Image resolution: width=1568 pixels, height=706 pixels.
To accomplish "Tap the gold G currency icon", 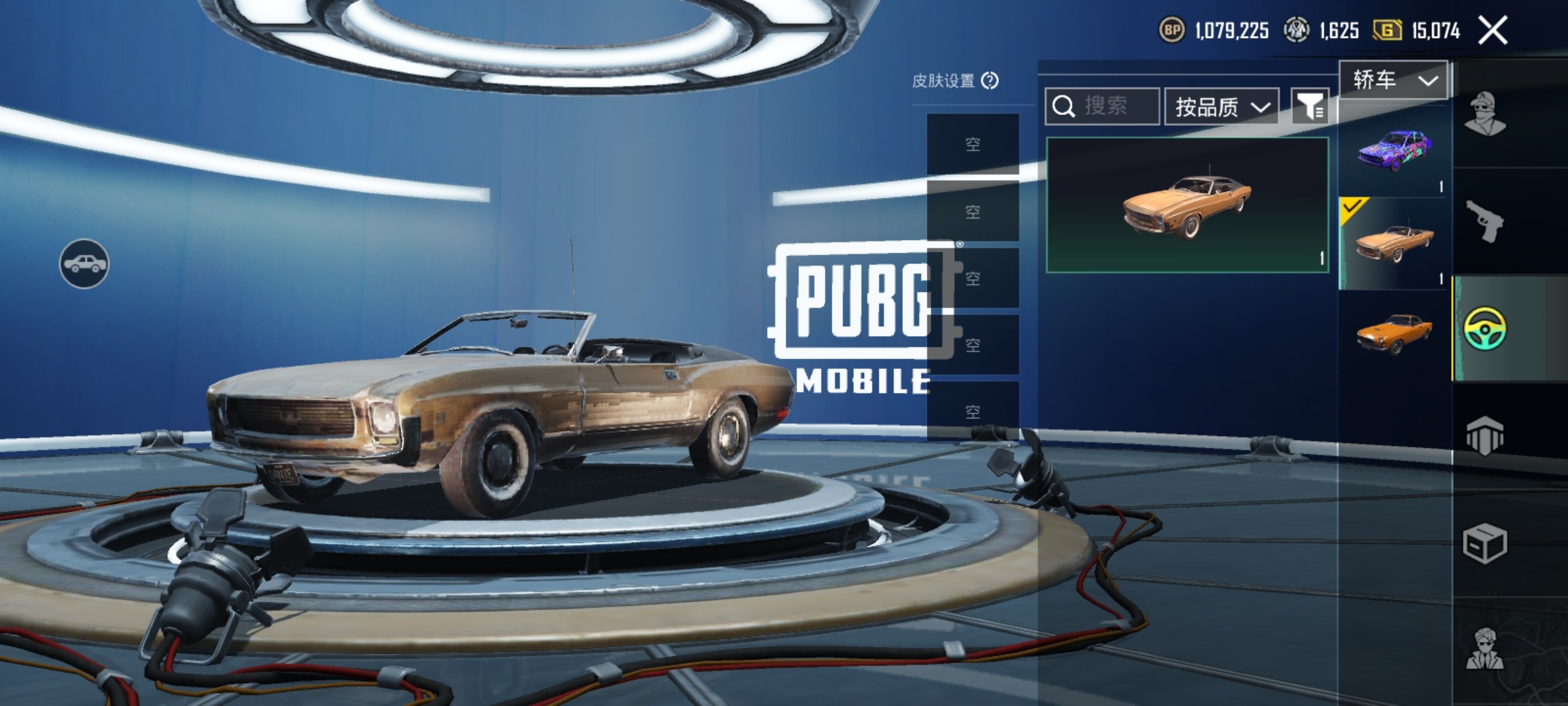I will (x=1386, y=30).
